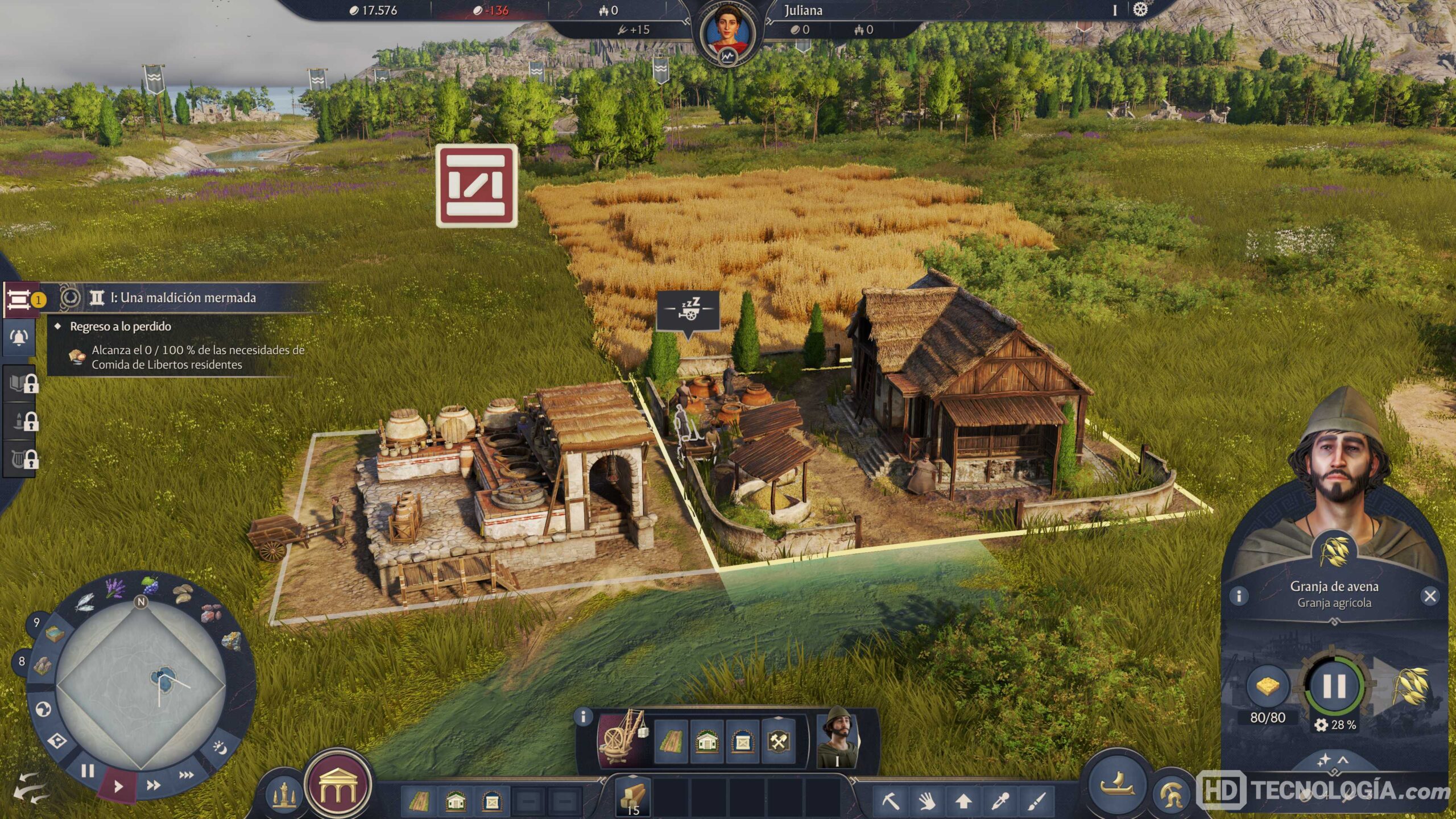Image resolution: width=1456 pixels, height=819 pixels.
Task: Open the quest log scroll icon
Action: click(x=19, y=298)
